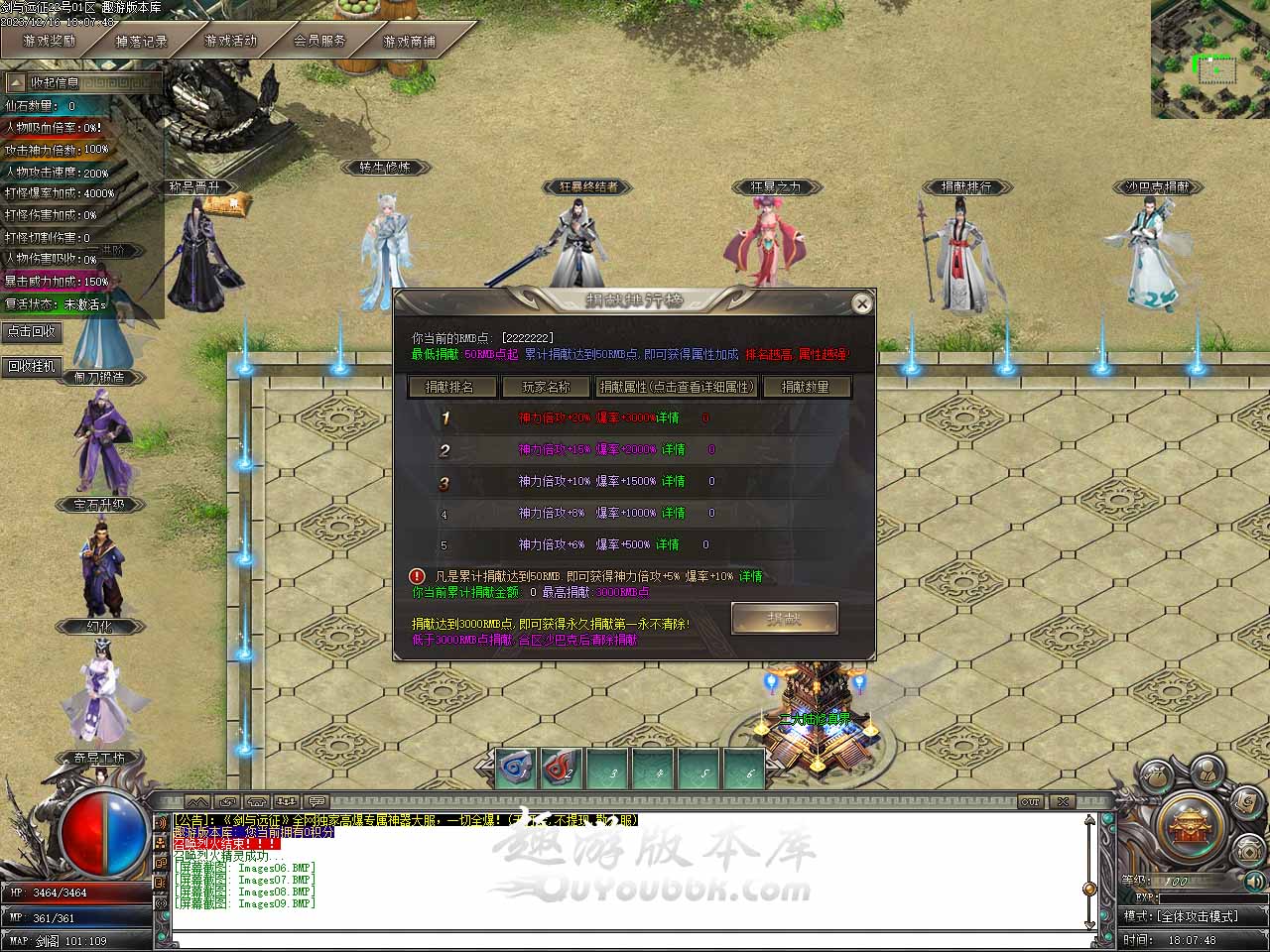Click the 捐献 donate button

pyautogui.click(x=784, y=619)
